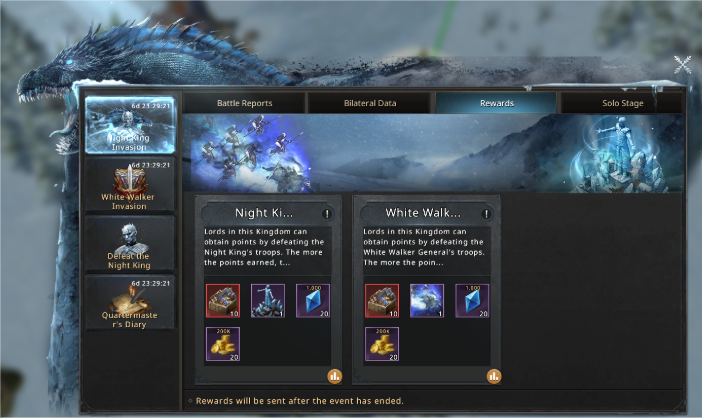Inspect the White Walker card blue crystal reward
Viewport: 702px width, 418px height.
coord(473,300)
